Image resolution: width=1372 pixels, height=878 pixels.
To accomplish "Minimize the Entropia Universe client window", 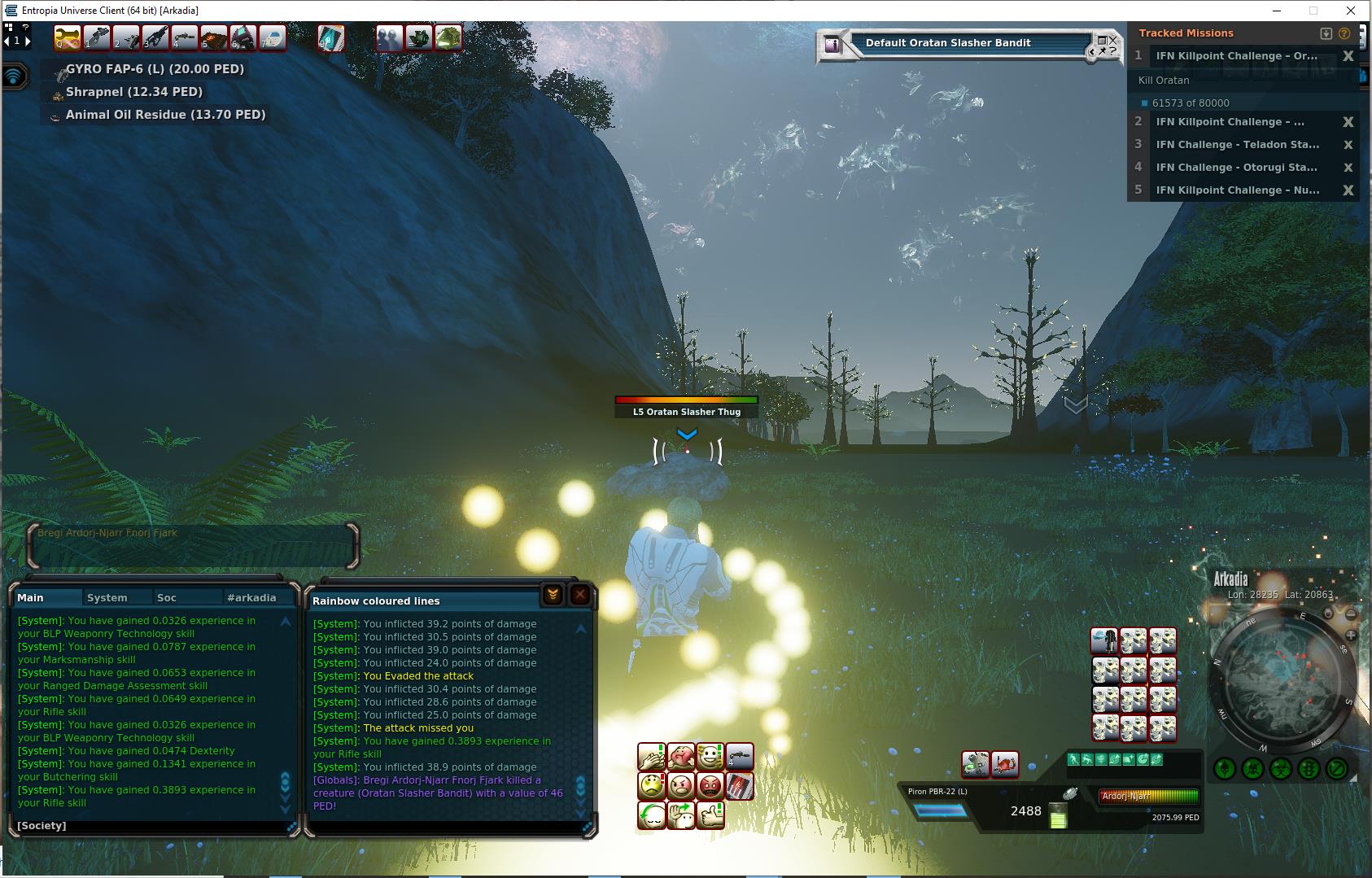I will pyautogui.click(x=1276, y=11).
